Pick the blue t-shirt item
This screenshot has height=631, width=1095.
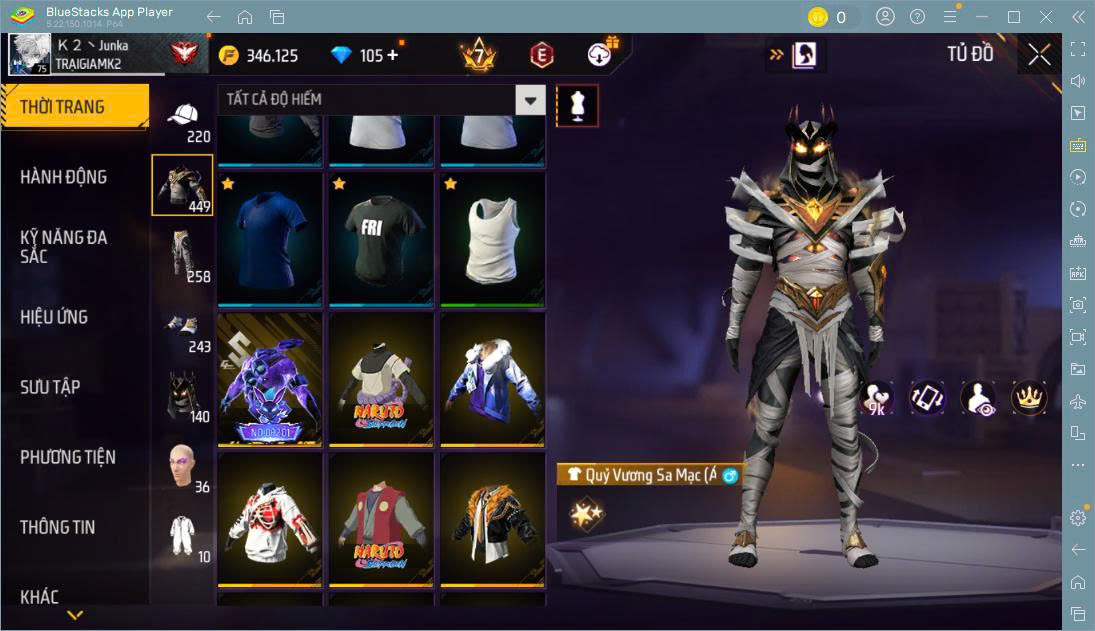pyautogui.click(x=270, y=240)
